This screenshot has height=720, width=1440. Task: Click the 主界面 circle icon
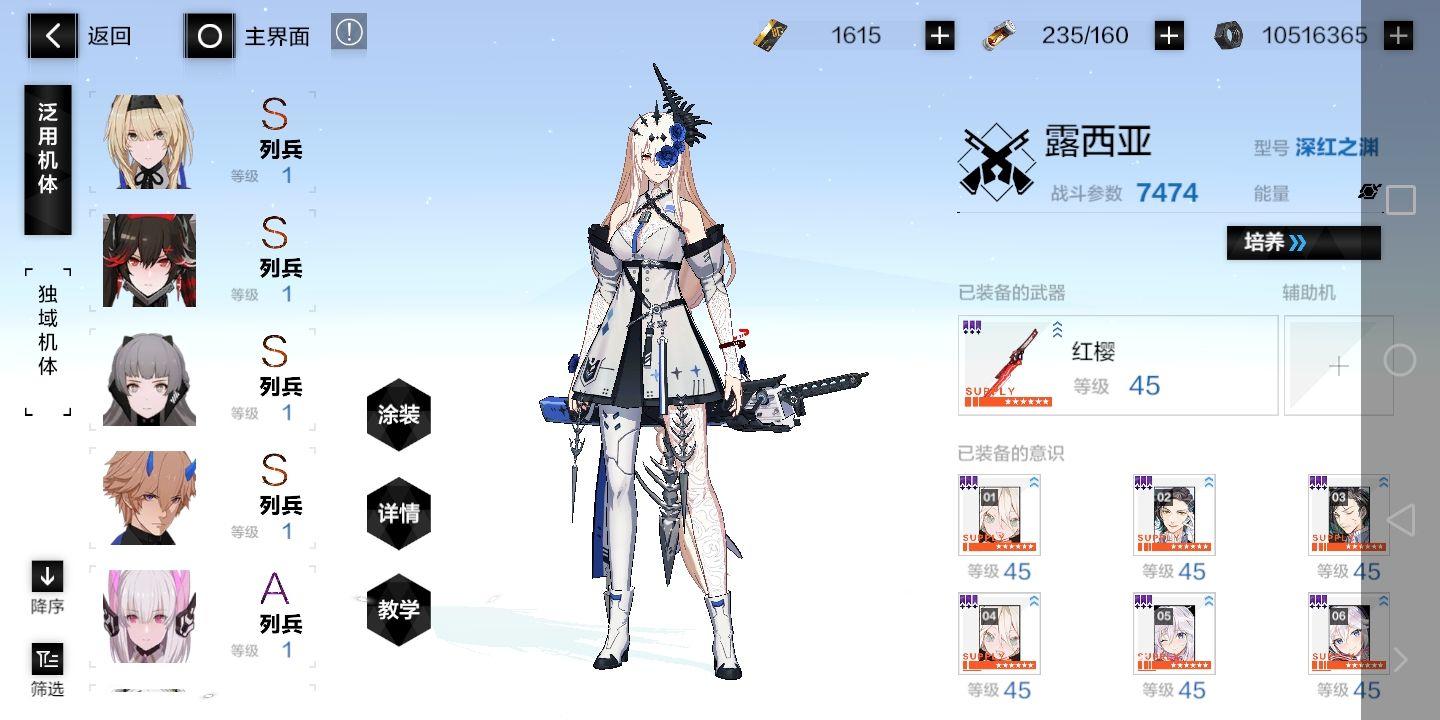209,36
